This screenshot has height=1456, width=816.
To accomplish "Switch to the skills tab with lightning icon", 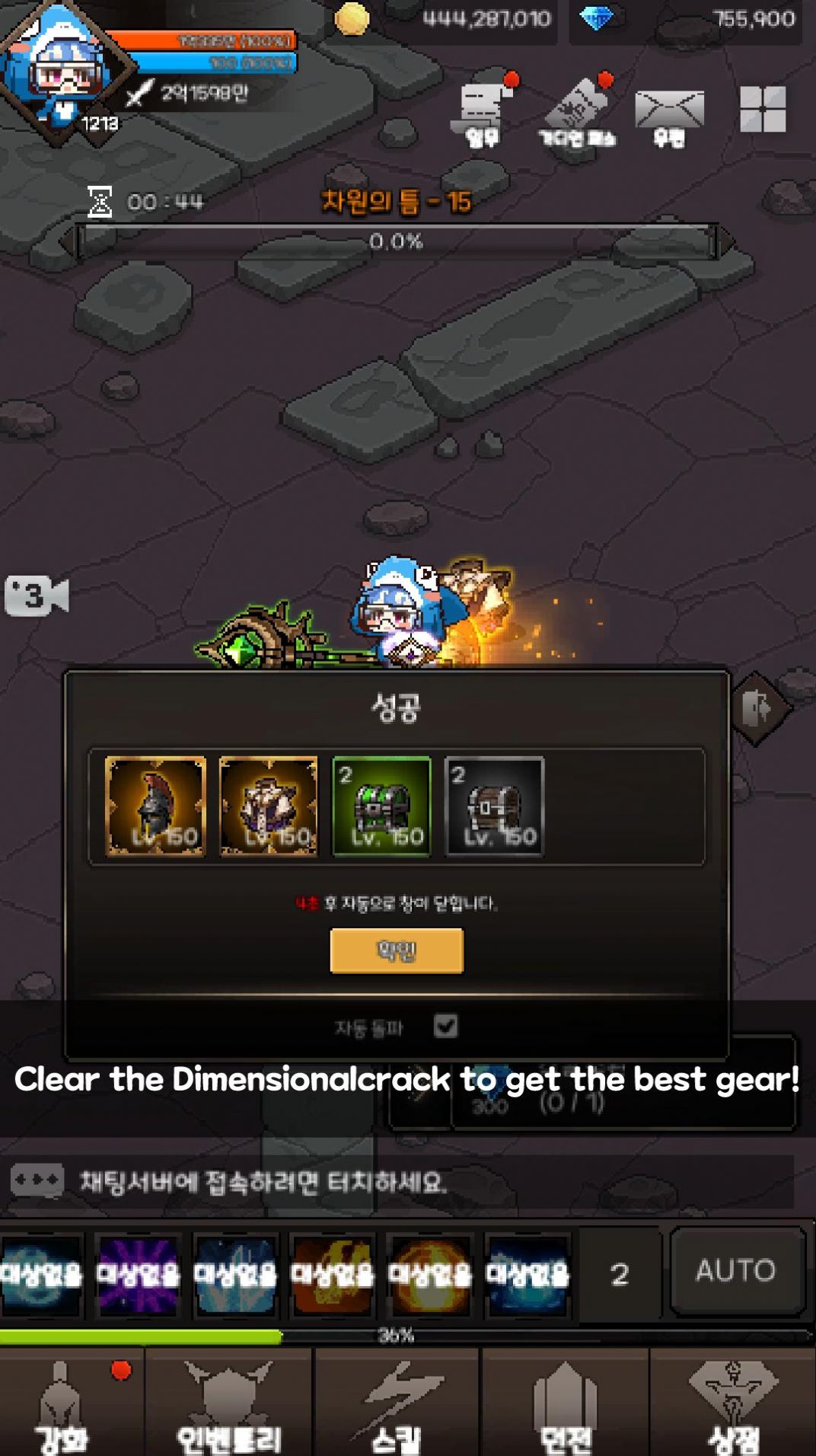I will click(x=397, y=1405).
